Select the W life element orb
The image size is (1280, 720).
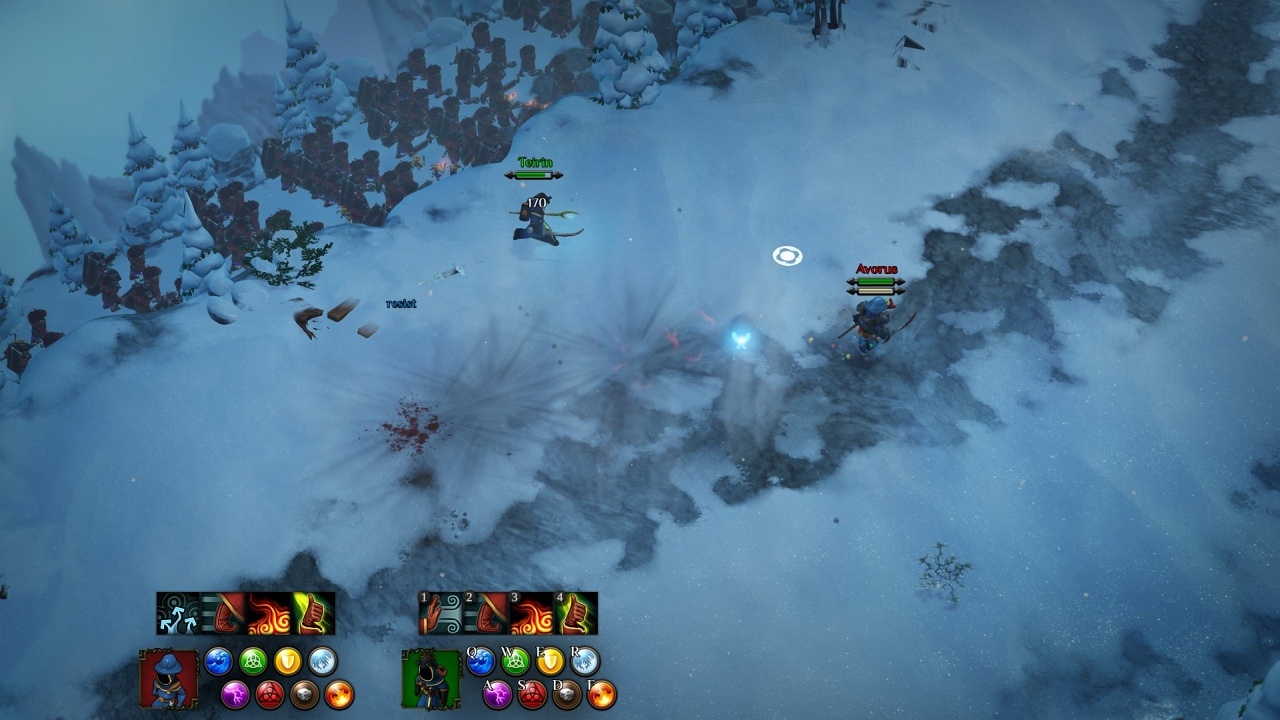click(x=515, y=661)
